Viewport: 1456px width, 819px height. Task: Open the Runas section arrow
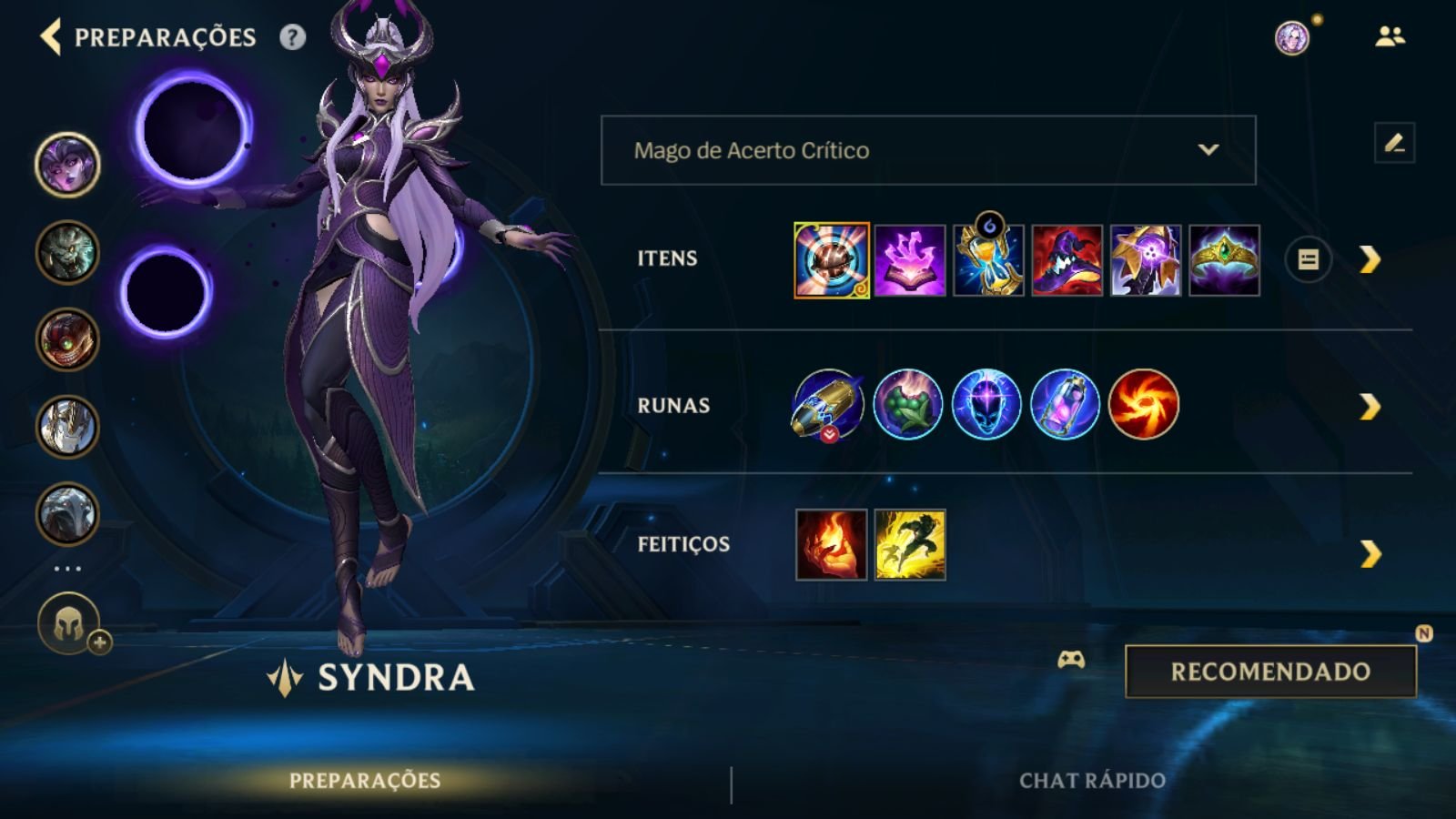coord(1370,407)
